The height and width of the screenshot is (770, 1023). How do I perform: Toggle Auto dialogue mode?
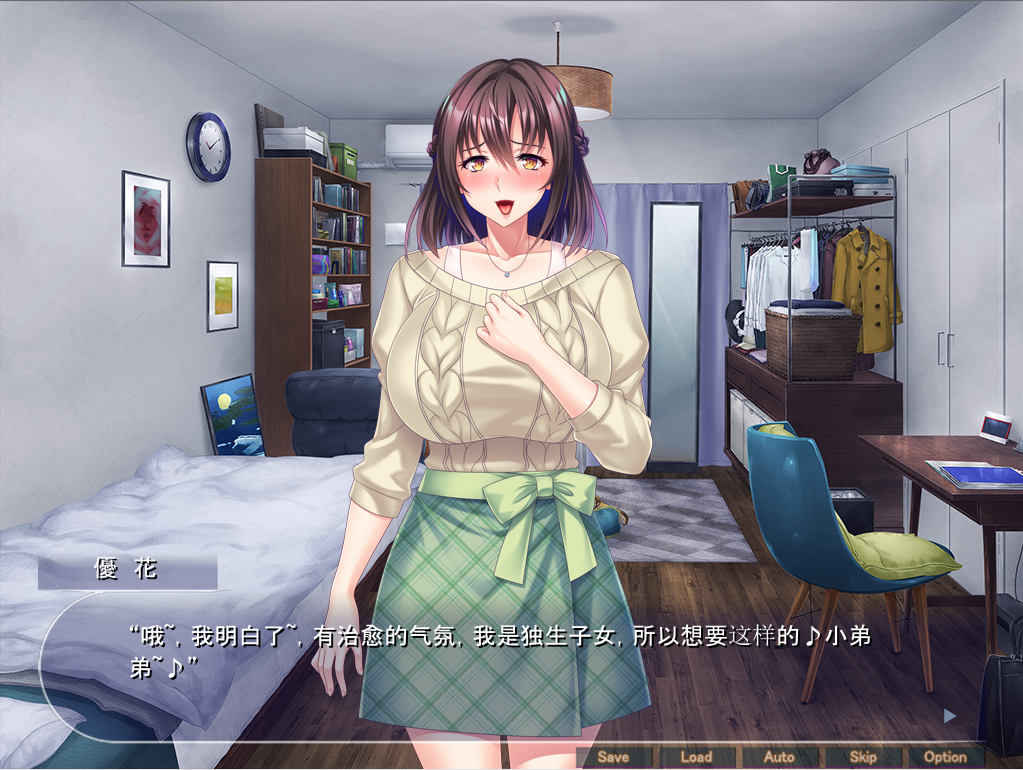click(779, 757)
